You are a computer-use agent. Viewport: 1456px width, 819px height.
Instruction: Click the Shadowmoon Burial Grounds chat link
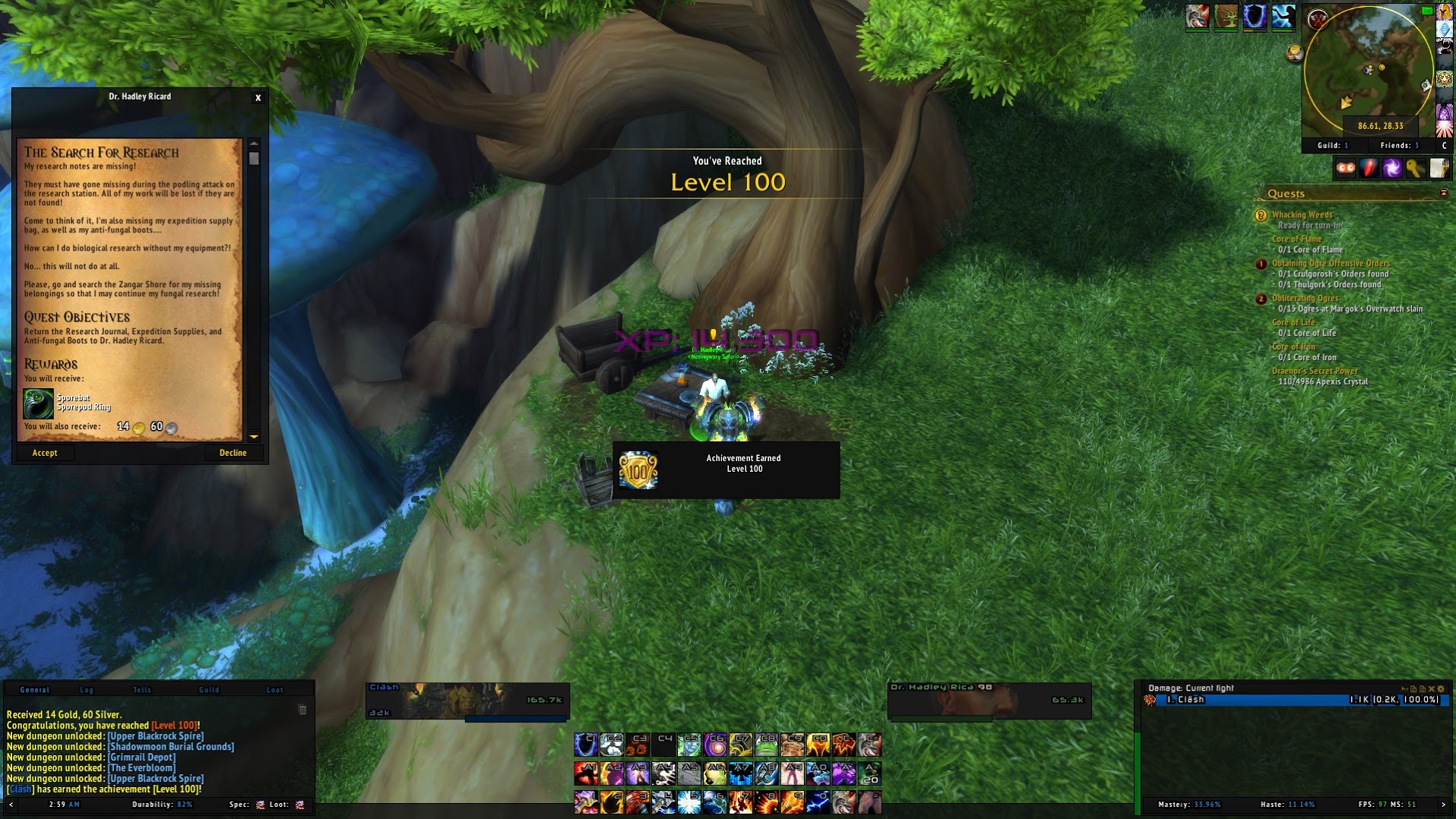[171, 747]
